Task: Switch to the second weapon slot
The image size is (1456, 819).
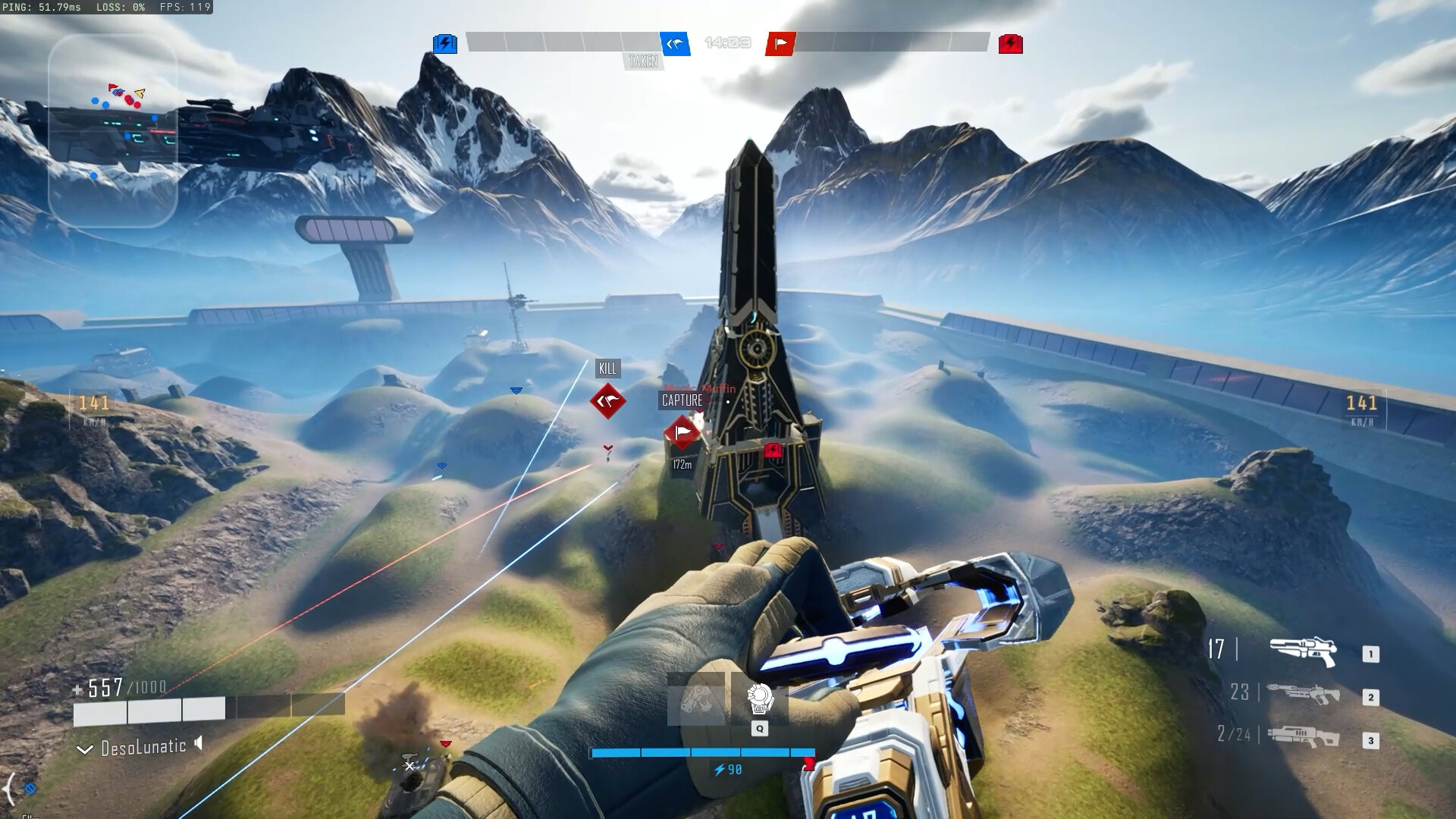Action: 1303,694
